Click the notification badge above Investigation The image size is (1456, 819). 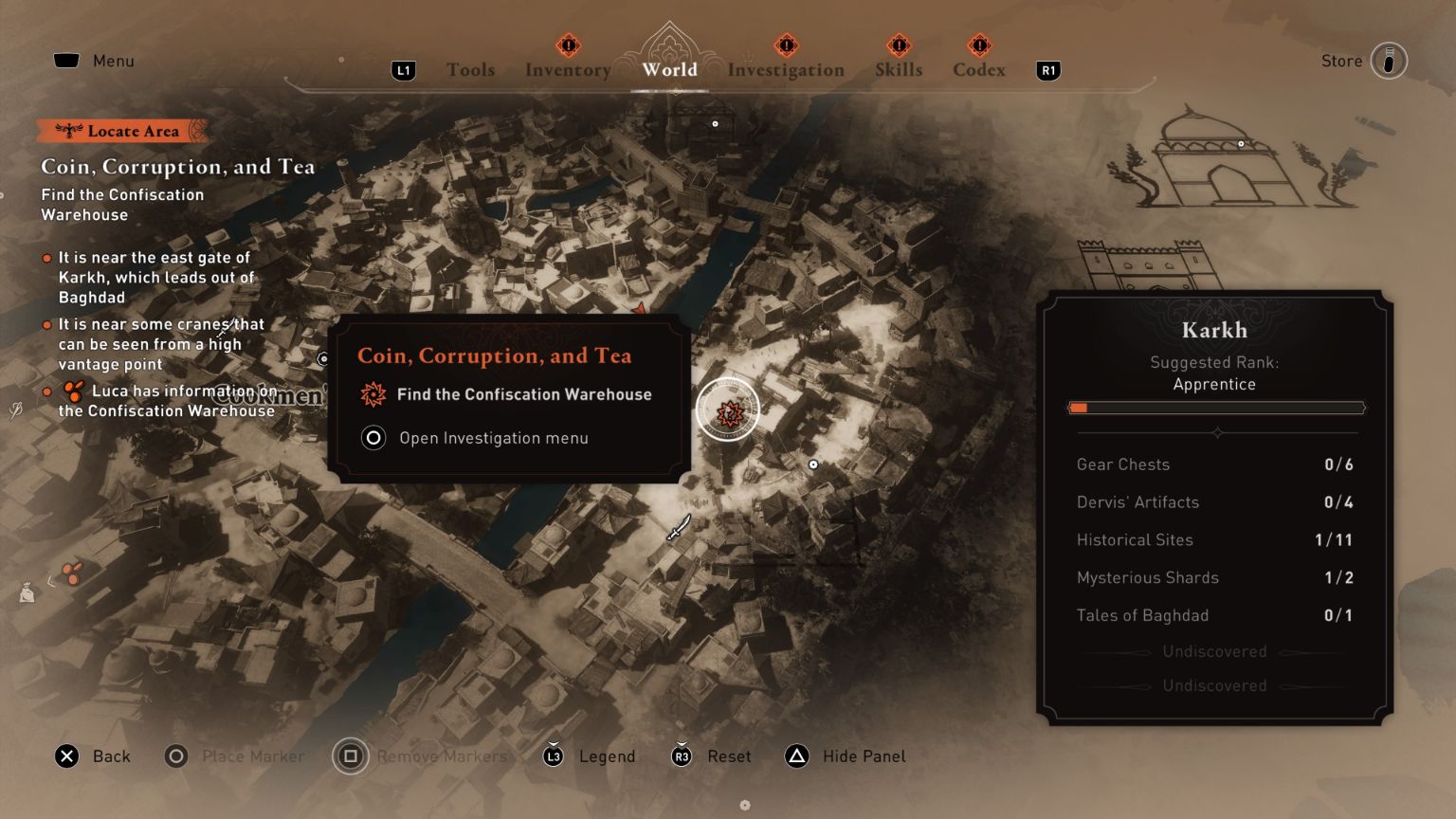click(x=784, y=44)
